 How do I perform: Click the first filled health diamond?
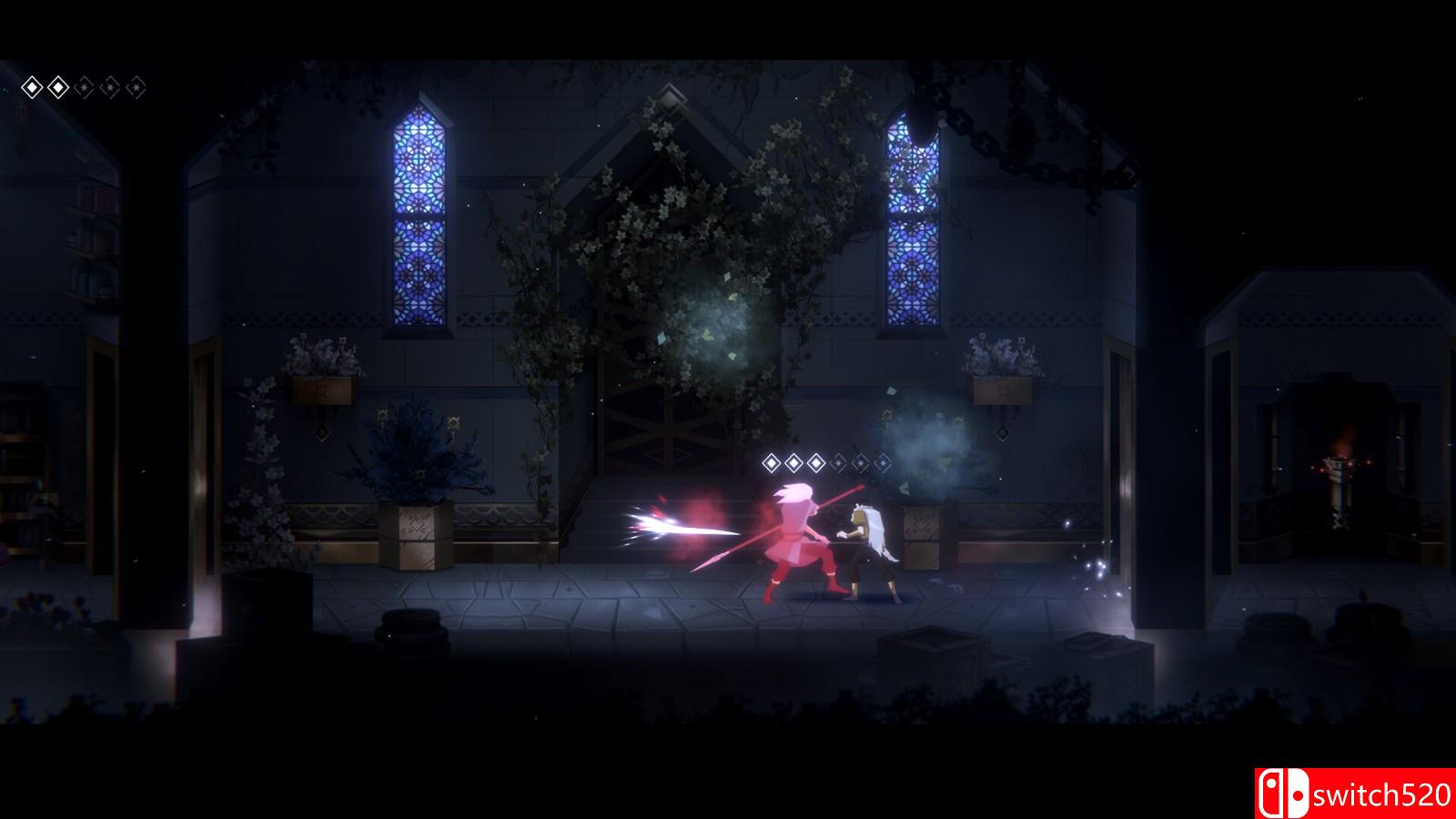pyautogui.click(x=33, y=87)
